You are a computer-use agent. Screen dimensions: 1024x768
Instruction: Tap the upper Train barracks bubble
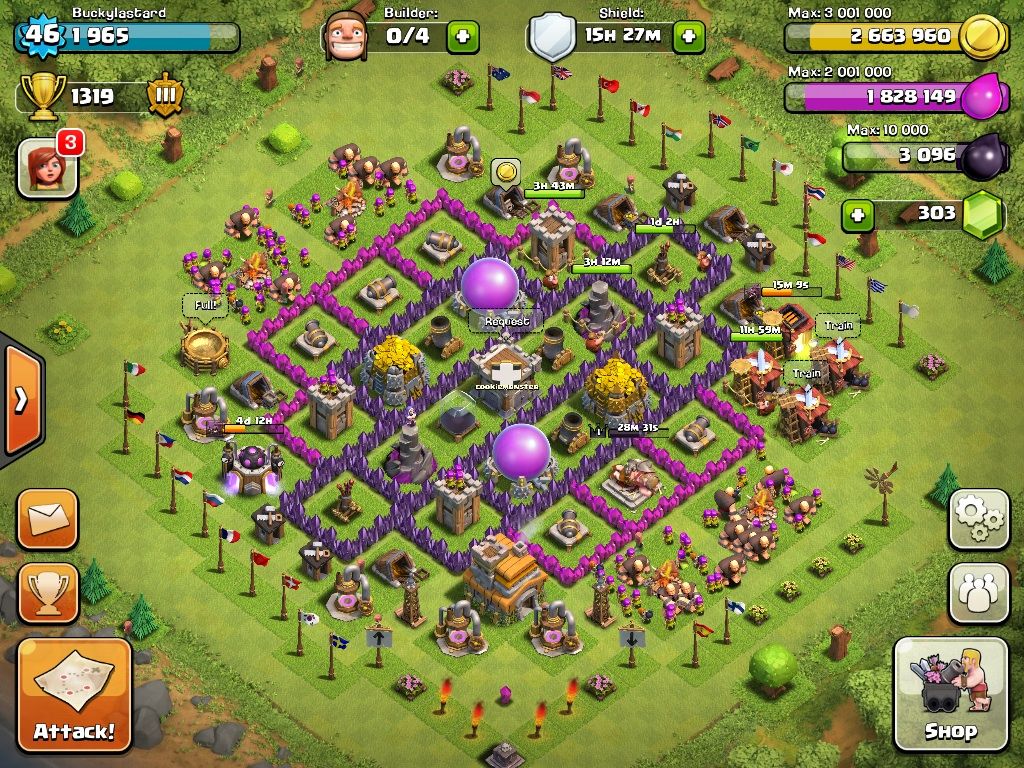[x=837, y=325]
